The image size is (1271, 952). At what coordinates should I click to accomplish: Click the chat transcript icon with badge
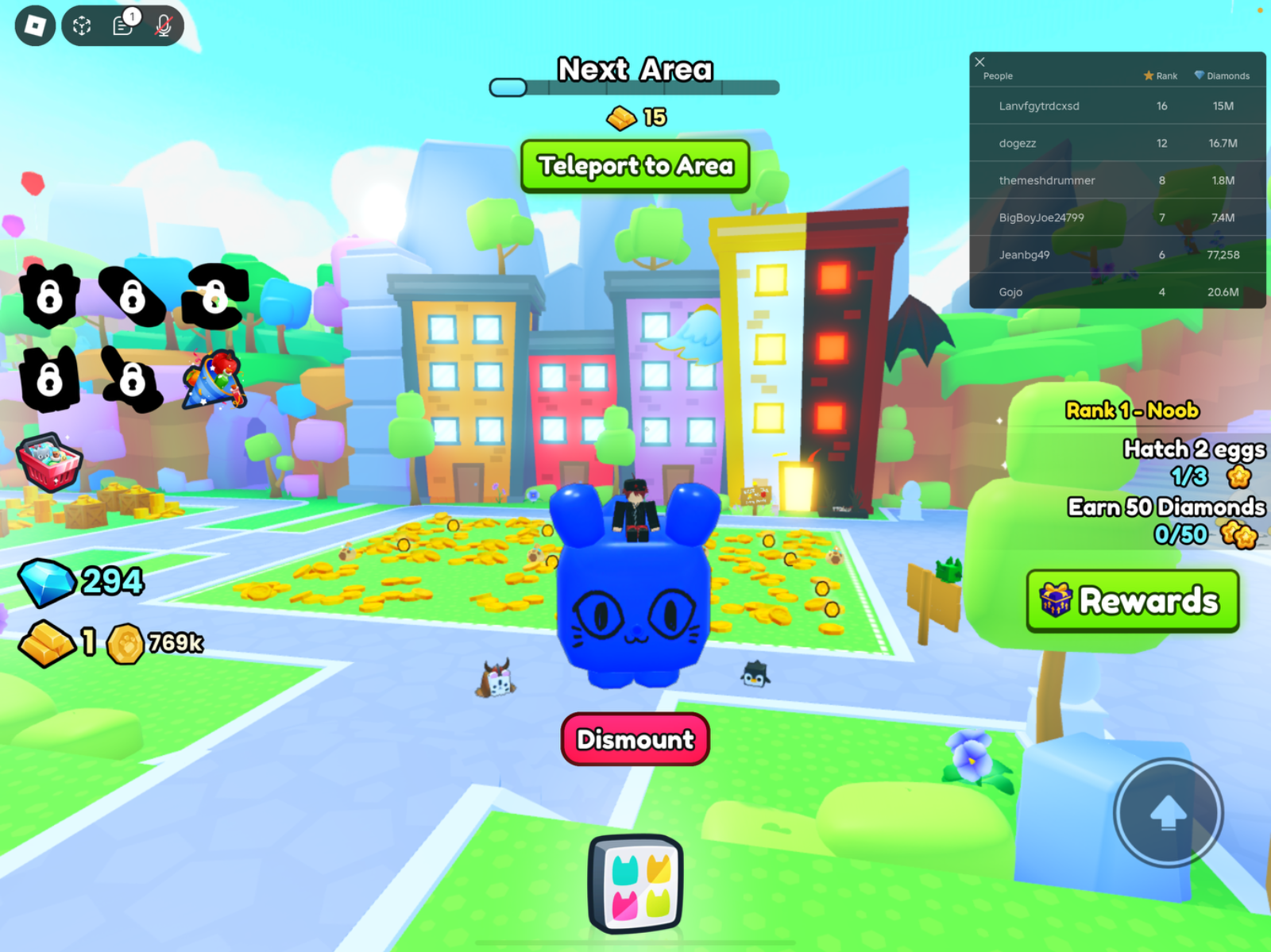(x=121, y=25)
